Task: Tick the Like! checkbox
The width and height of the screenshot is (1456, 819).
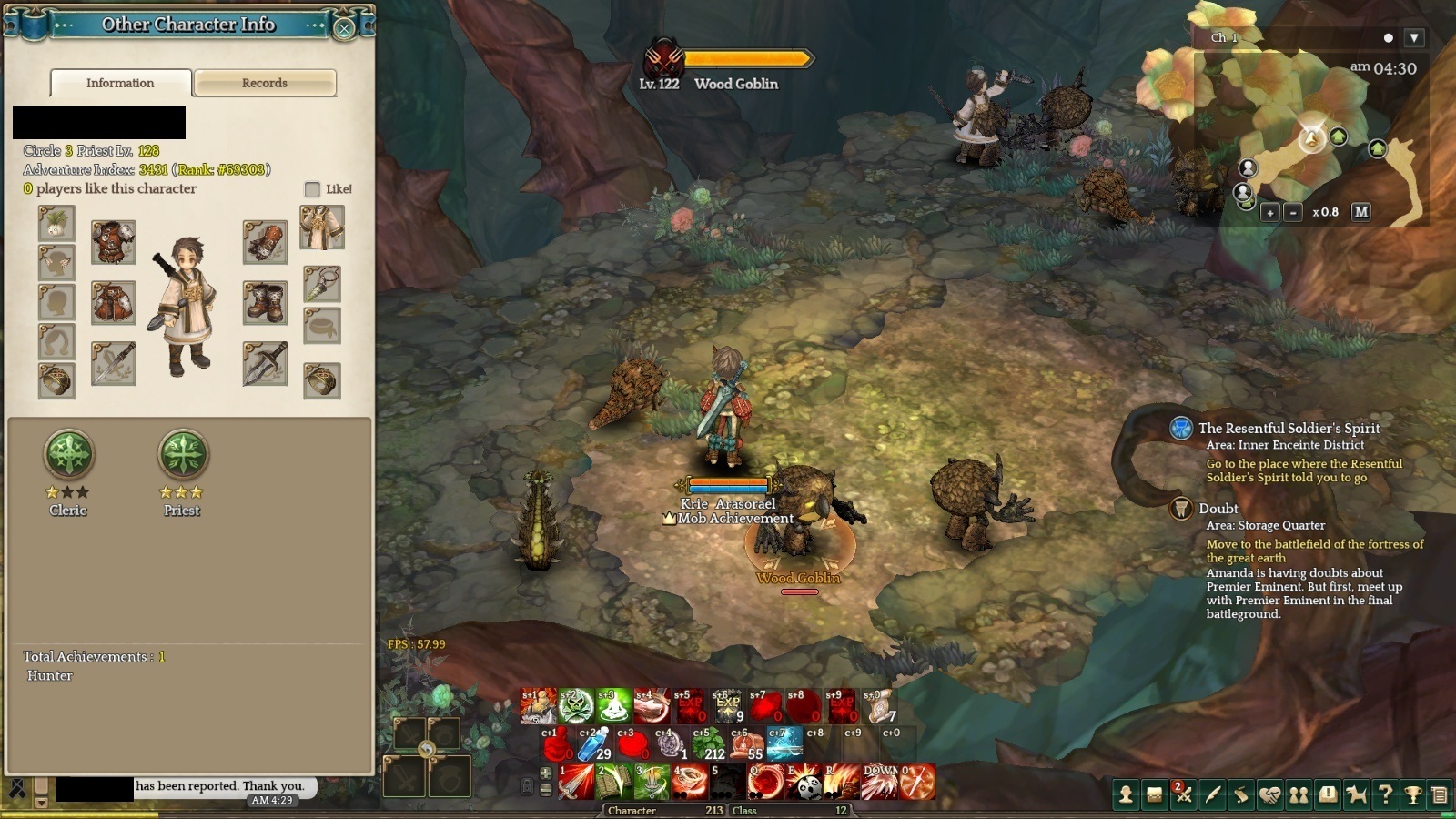Action: coord(312,189)
